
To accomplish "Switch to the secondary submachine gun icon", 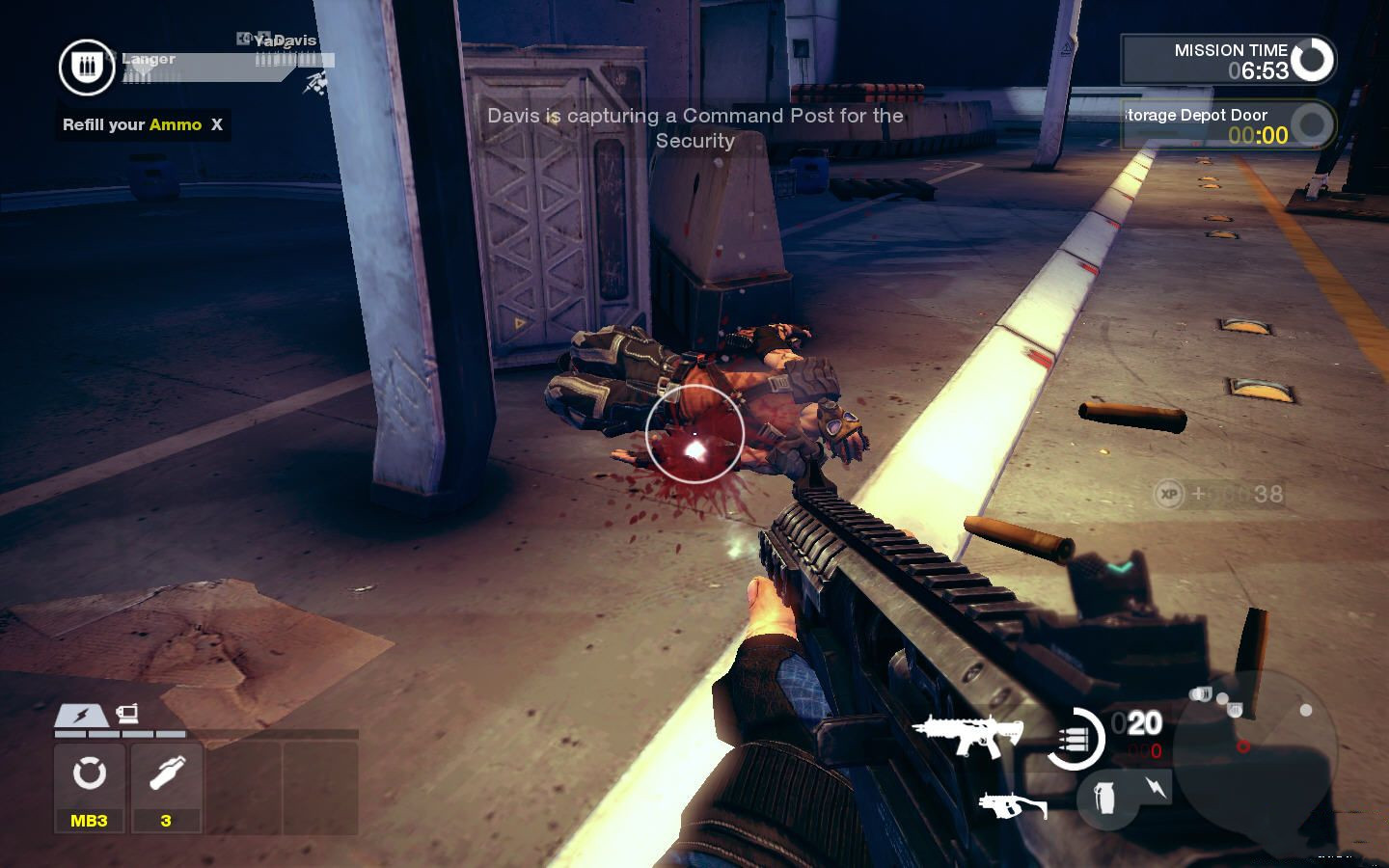I will tap(1012, 805).
